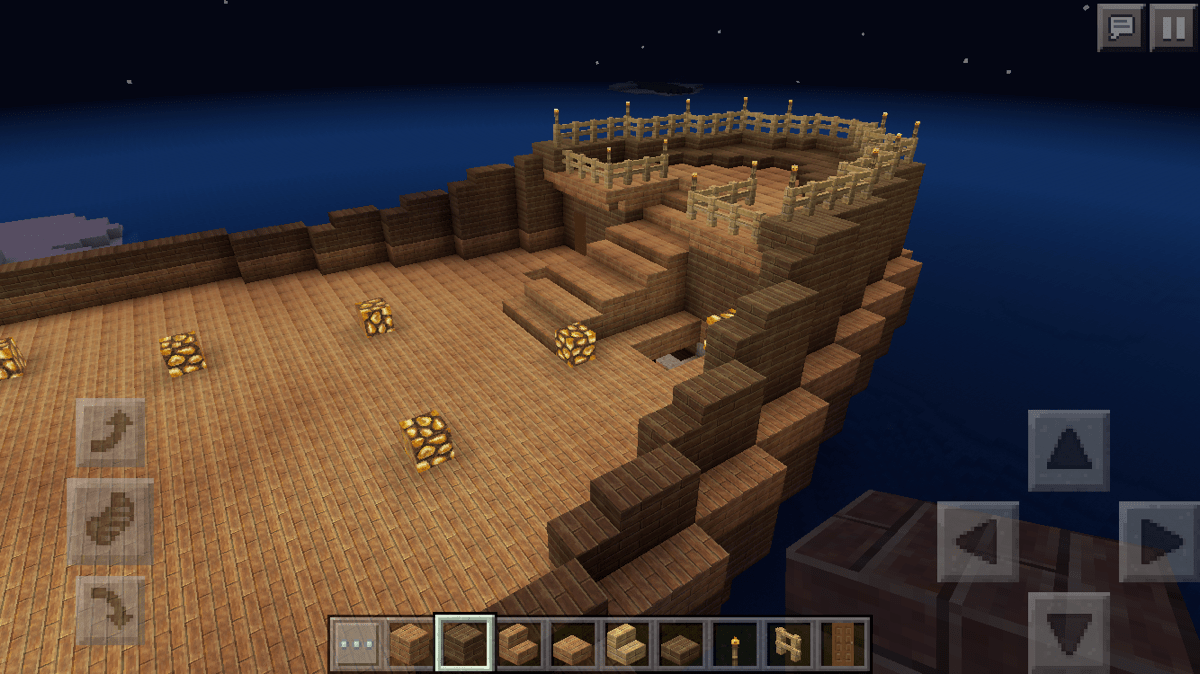
Task: Tap the move forward arrow button
Action: click(1068, 451)
